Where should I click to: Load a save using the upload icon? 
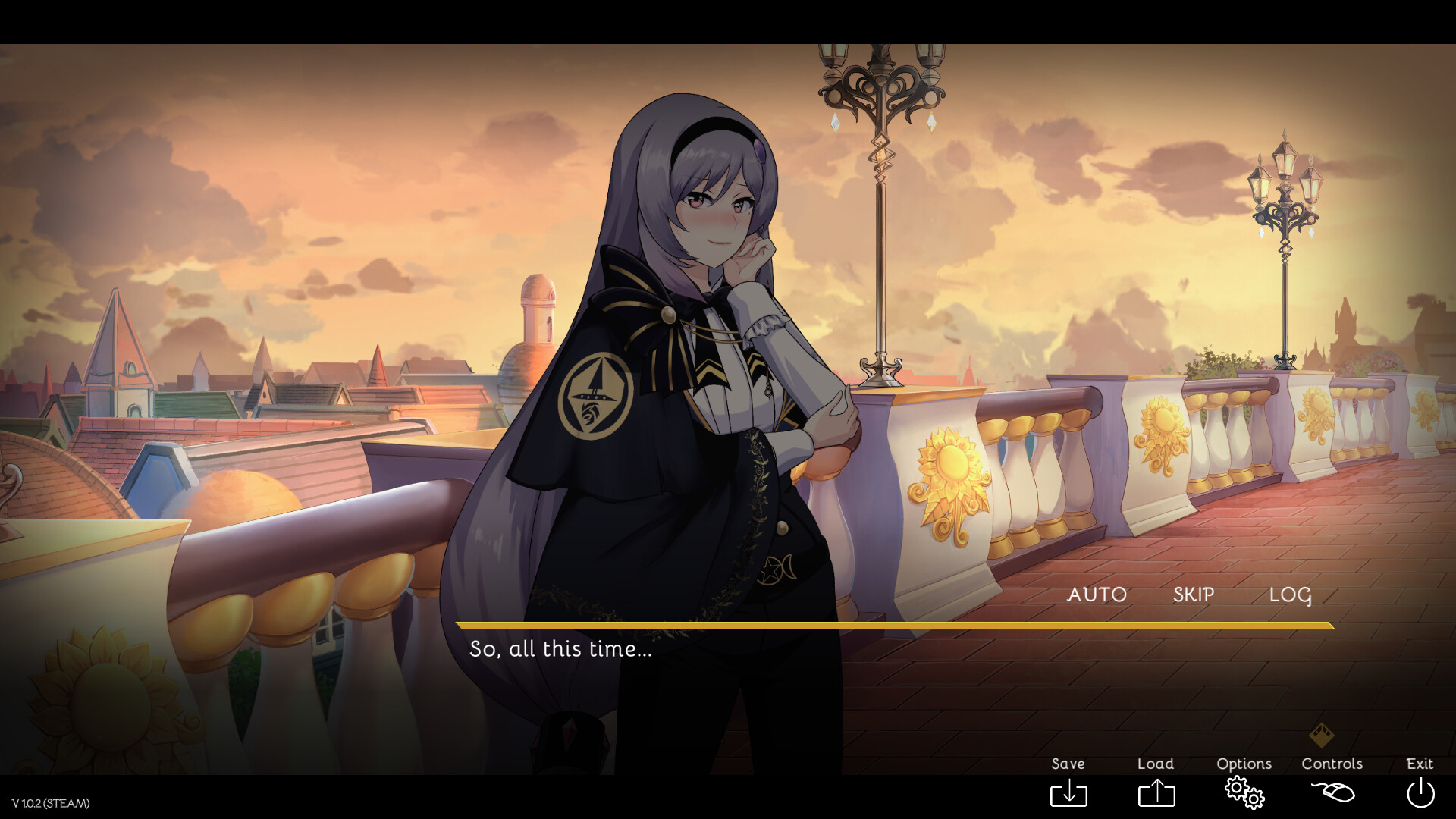(1155, 793)
